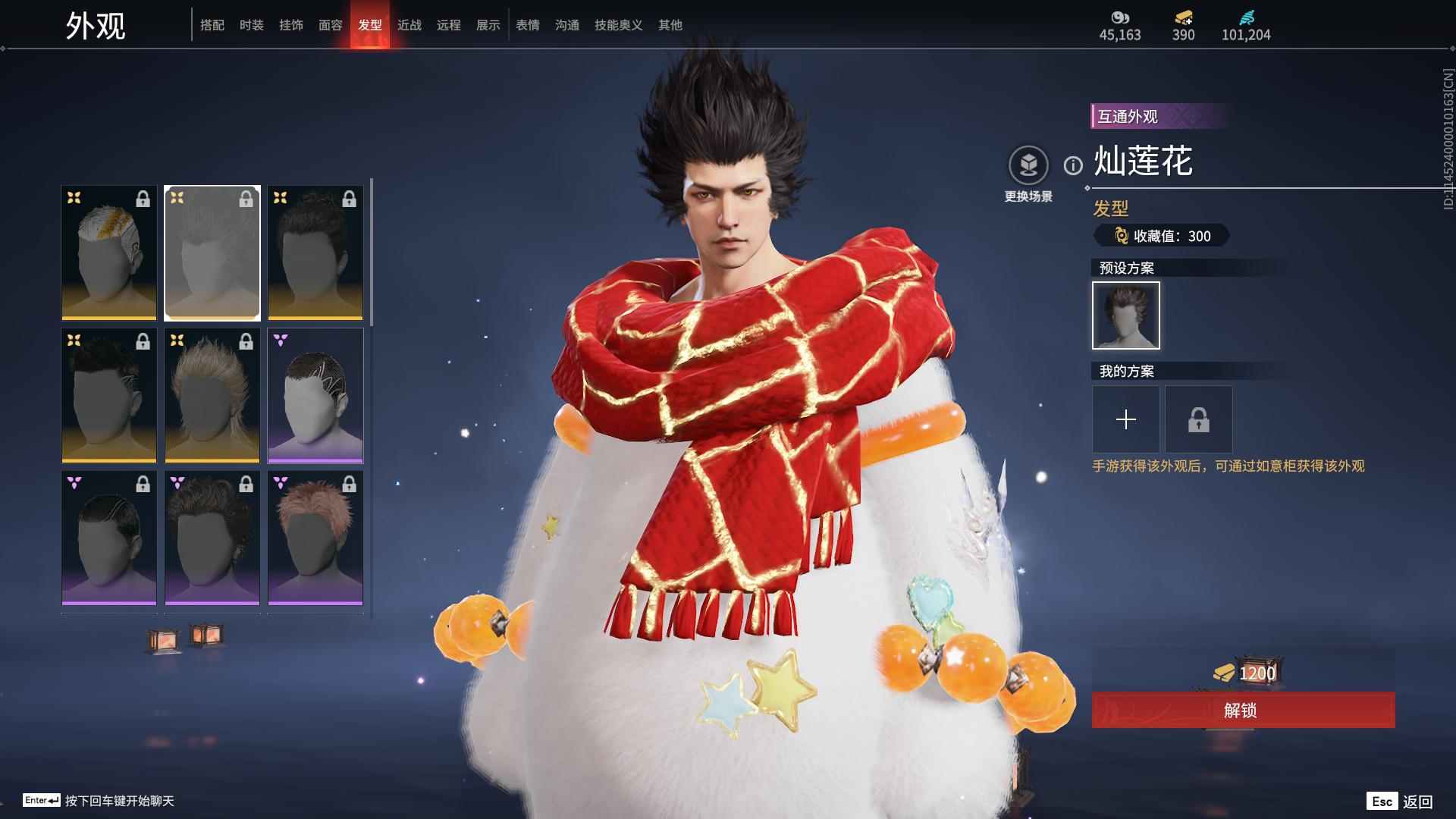
Task: Select the 挂饰 tab
Action: (291, 25)
